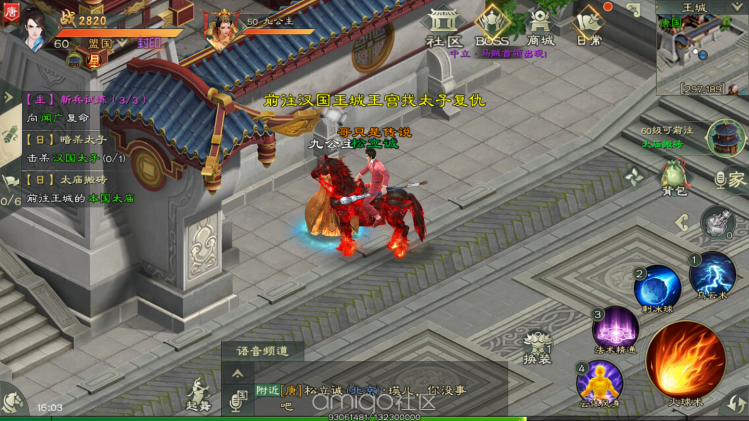Open the 日常 daily activities menu
Image resolution: width=749 pixels, height=421 pixels.
[589, 27]
